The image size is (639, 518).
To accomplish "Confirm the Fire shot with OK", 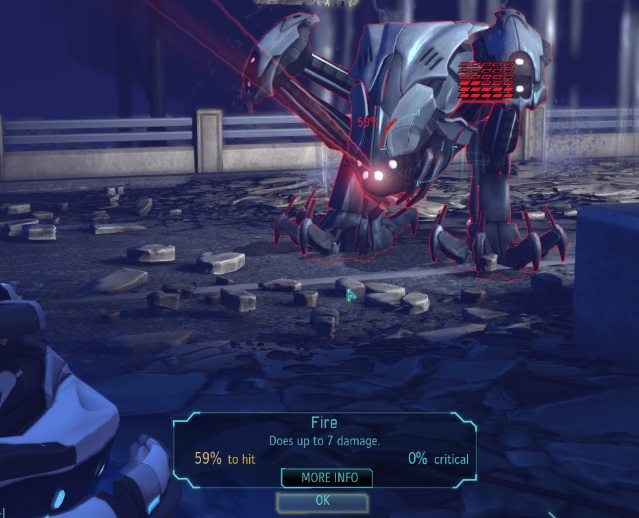I will 322,501.
